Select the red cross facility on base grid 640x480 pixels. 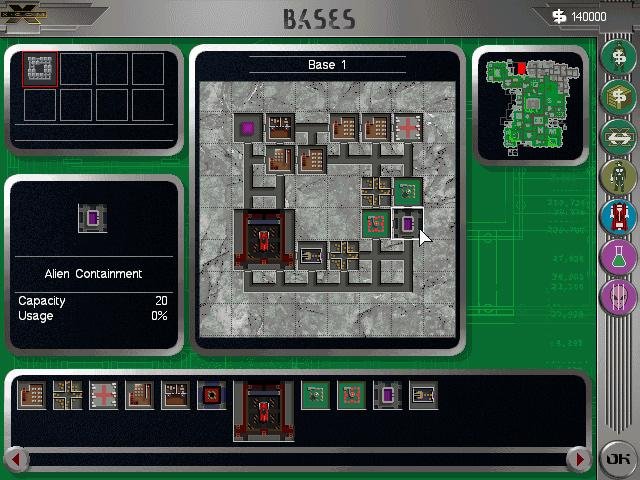tap(408, 128)
